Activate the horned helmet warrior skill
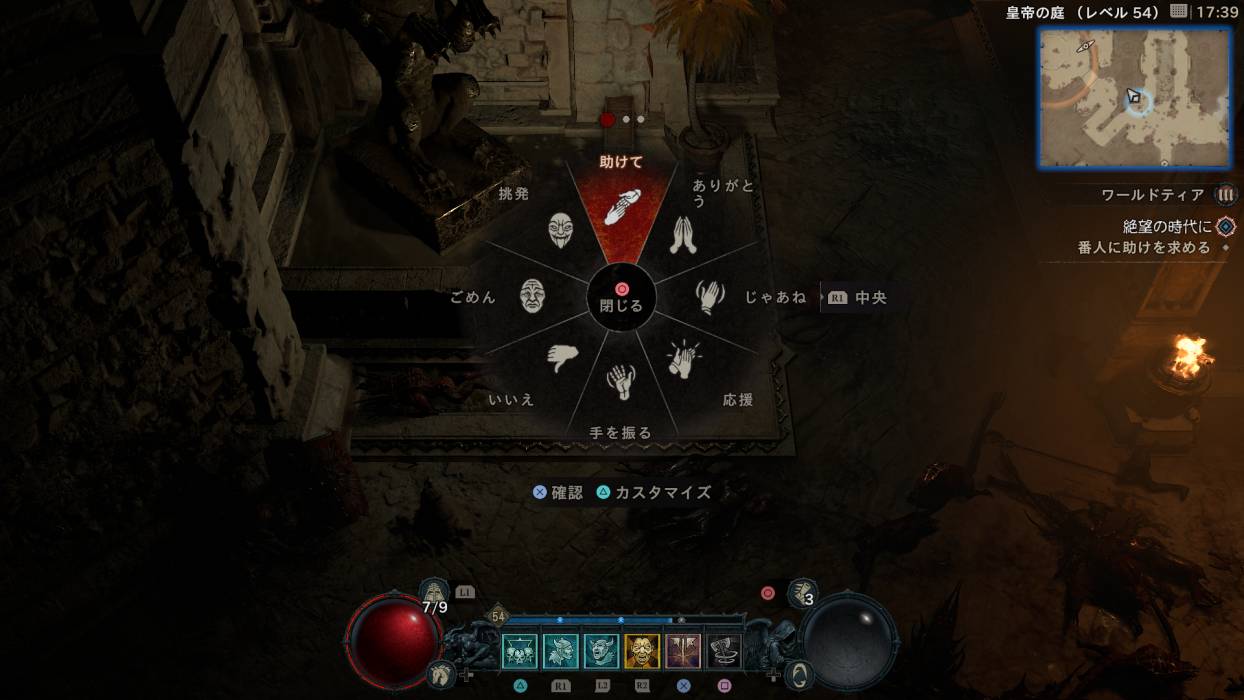This screenshot has height=700, width=1244. pyautogui.click(x=561, y=652)
